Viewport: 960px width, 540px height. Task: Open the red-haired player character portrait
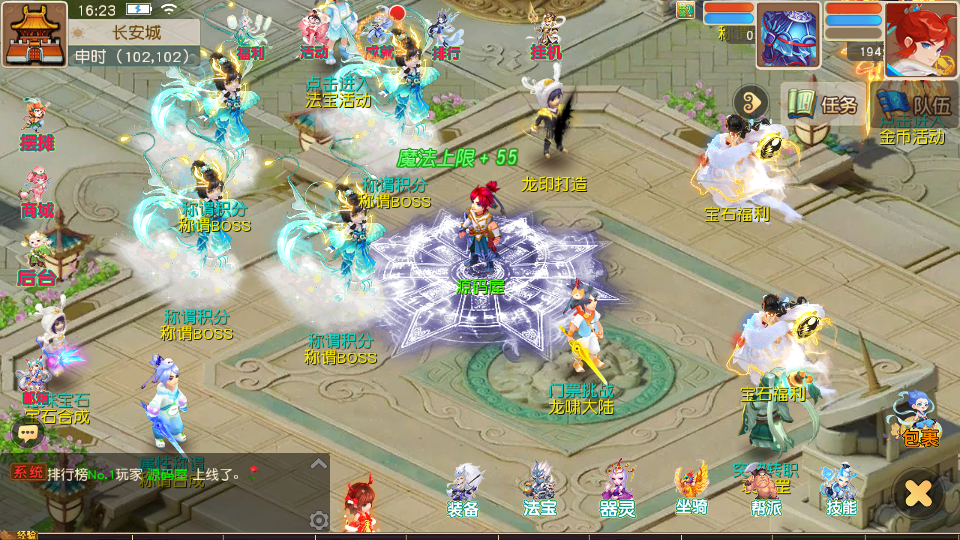(x=920, y=38)
